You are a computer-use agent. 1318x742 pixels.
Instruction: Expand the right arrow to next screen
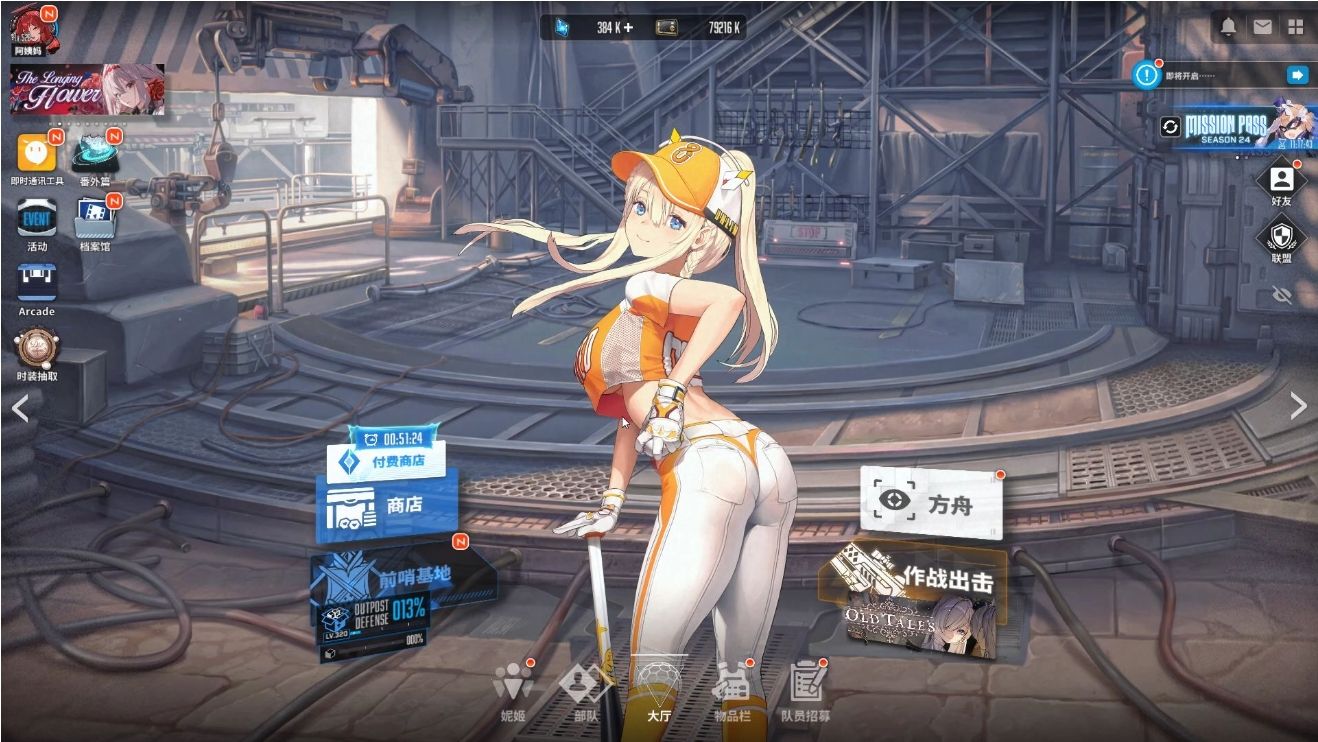pyautogui.click(x=1300, y=408)
